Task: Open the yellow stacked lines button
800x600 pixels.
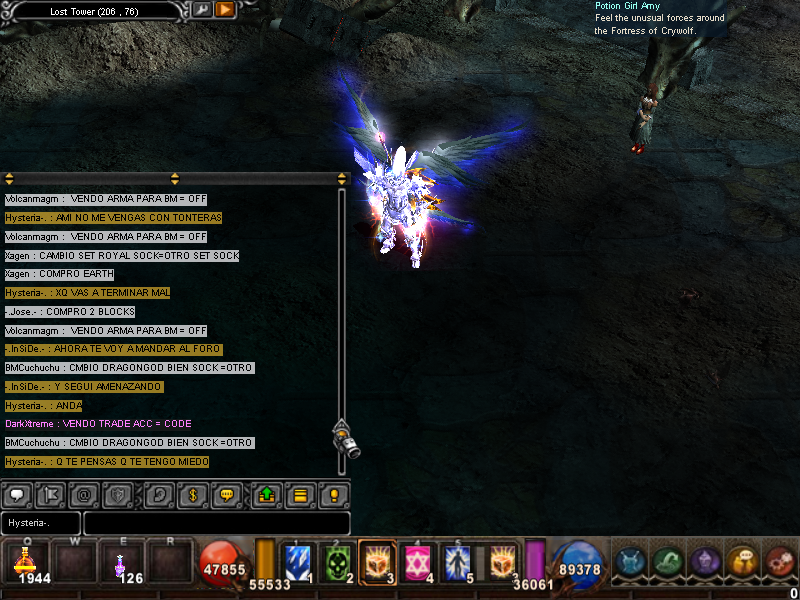Action: coord(300,494)
